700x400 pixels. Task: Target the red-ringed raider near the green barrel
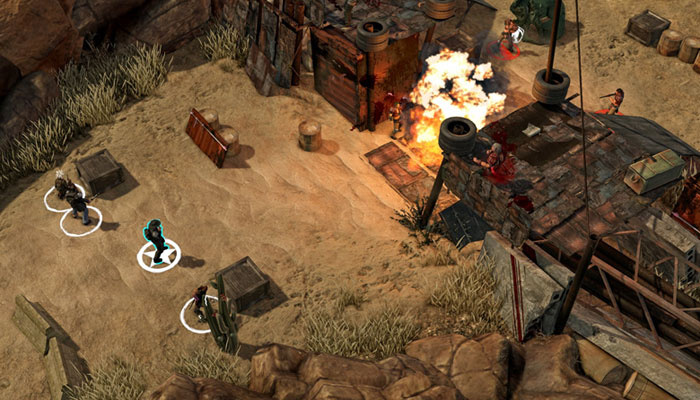point(510,36)
